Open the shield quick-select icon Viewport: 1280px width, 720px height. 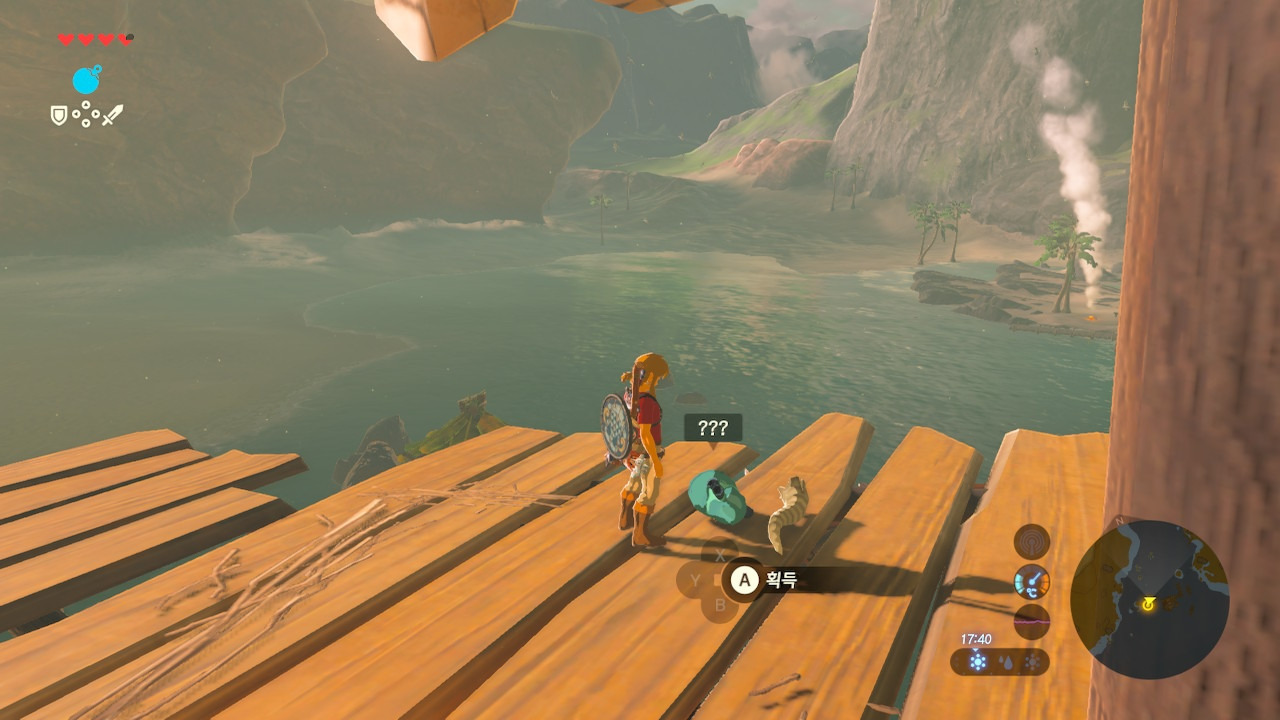[x=59, y=116]
